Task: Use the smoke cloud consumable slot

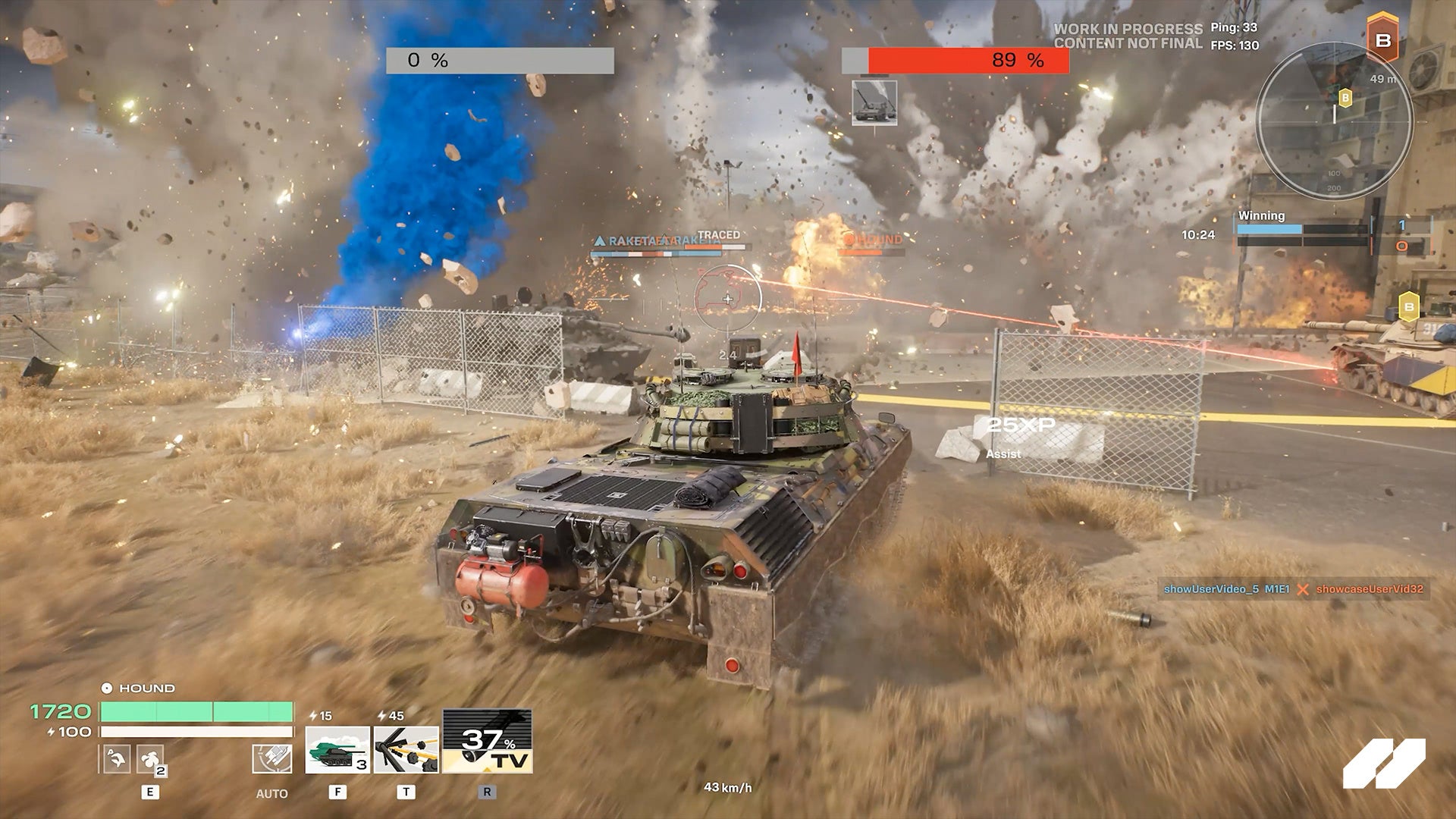Action: [150, 758]
